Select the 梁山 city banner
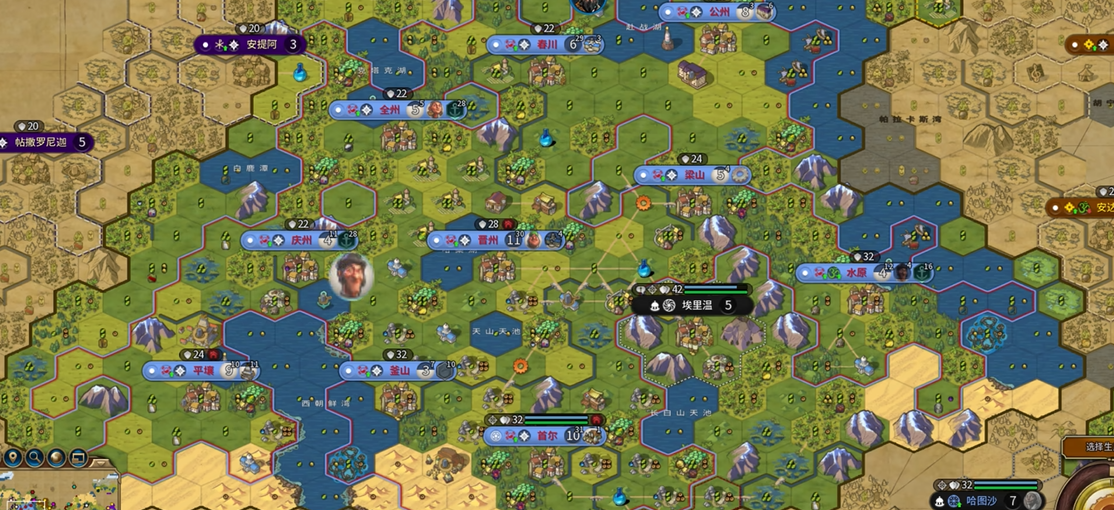The image size is (1114, 510). [x=694, y=175]
